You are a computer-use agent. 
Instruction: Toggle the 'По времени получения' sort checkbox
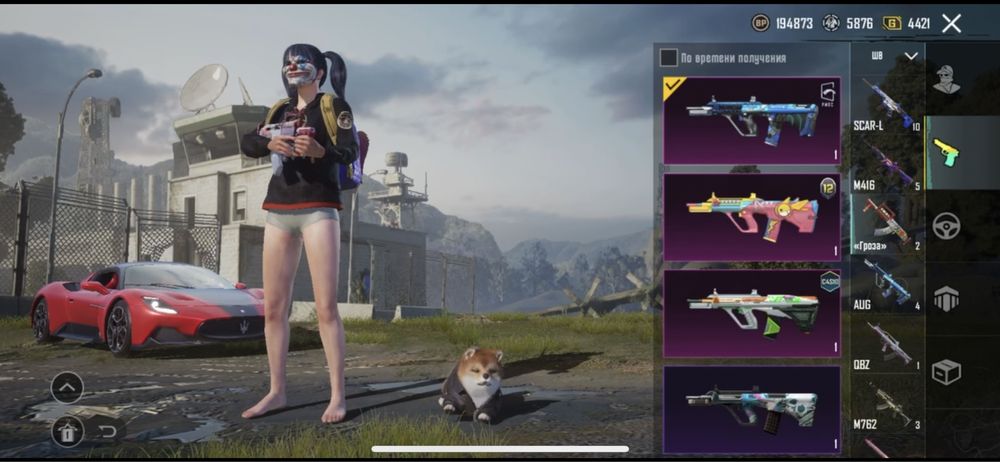click(669, 58)
